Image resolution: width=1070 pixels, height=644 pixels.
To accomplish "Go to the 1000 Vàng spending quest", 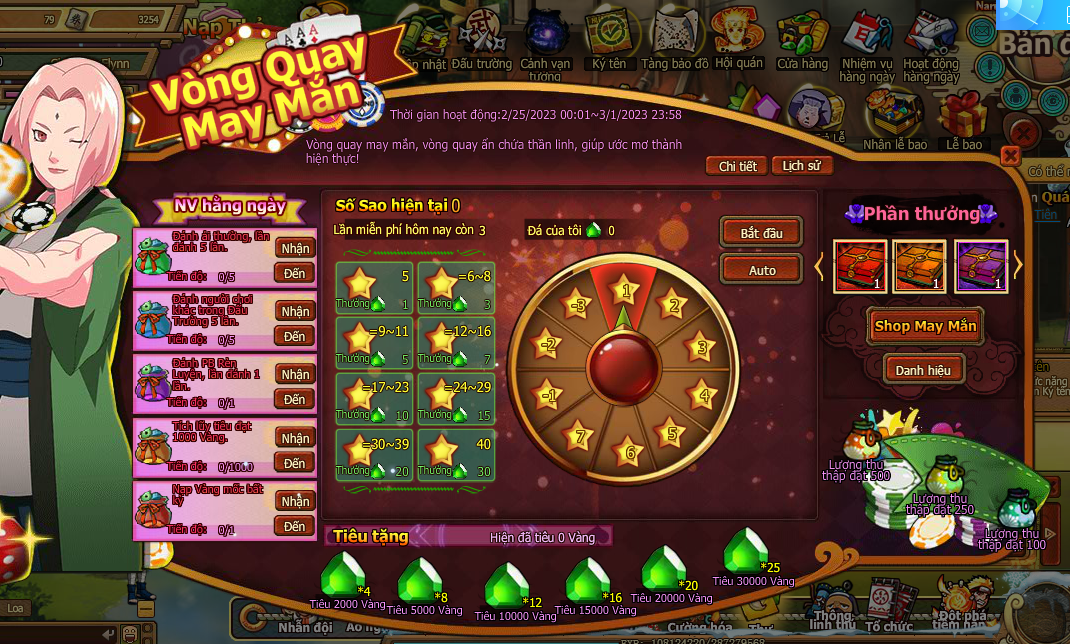I will 295,463.
